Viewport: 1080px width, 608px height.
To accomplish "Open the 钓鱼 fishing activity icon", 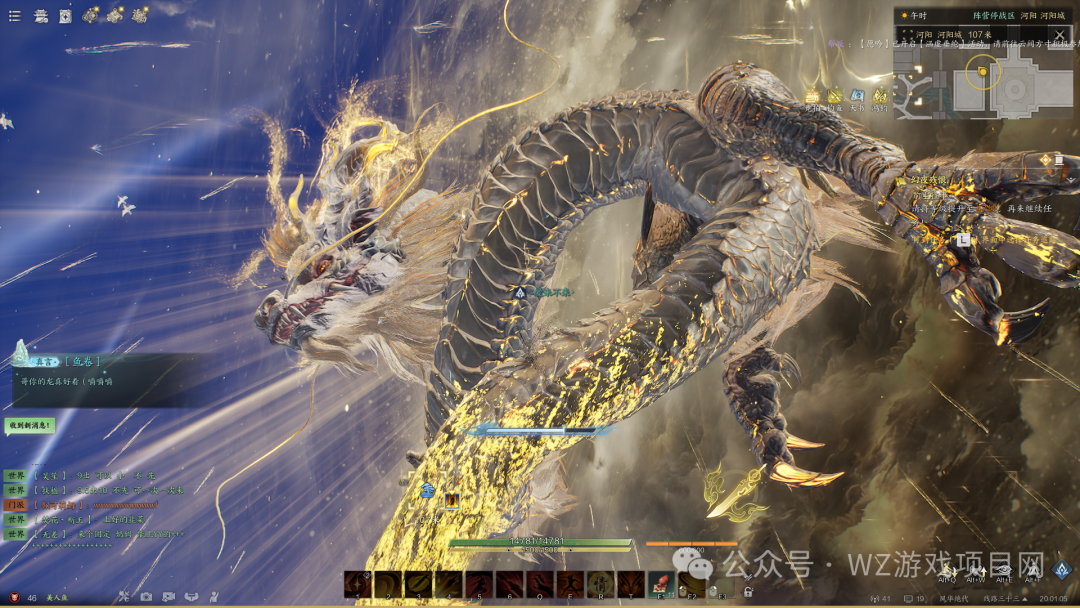I will (x=835, y=95).
